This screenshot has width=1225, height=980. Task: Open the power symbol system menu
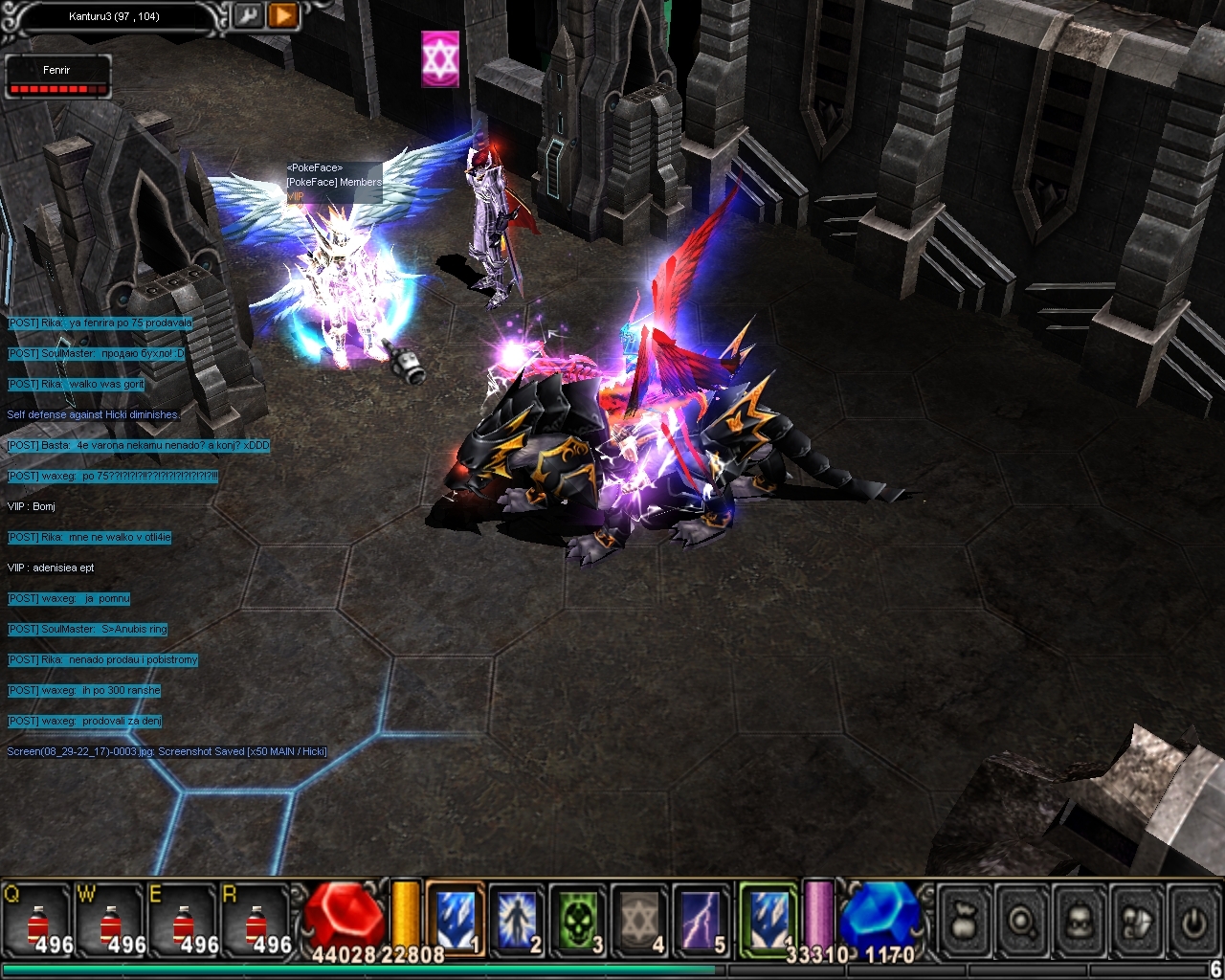tap(1192, 921)
